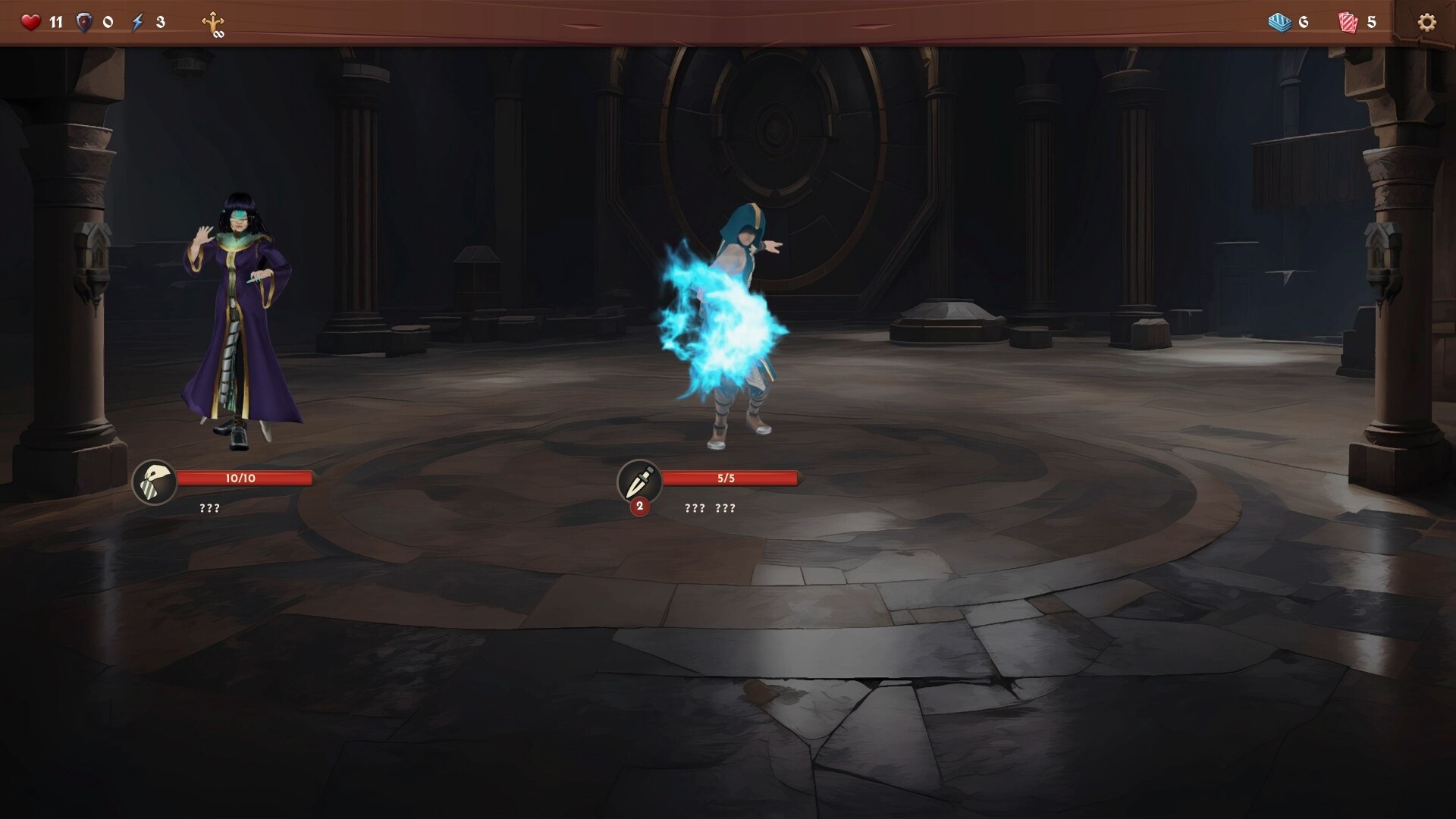Image resolution: width=1456 pixels, height=819 pixels.
Task: Inspect the ??? status under left enemy
Action: 208,508
